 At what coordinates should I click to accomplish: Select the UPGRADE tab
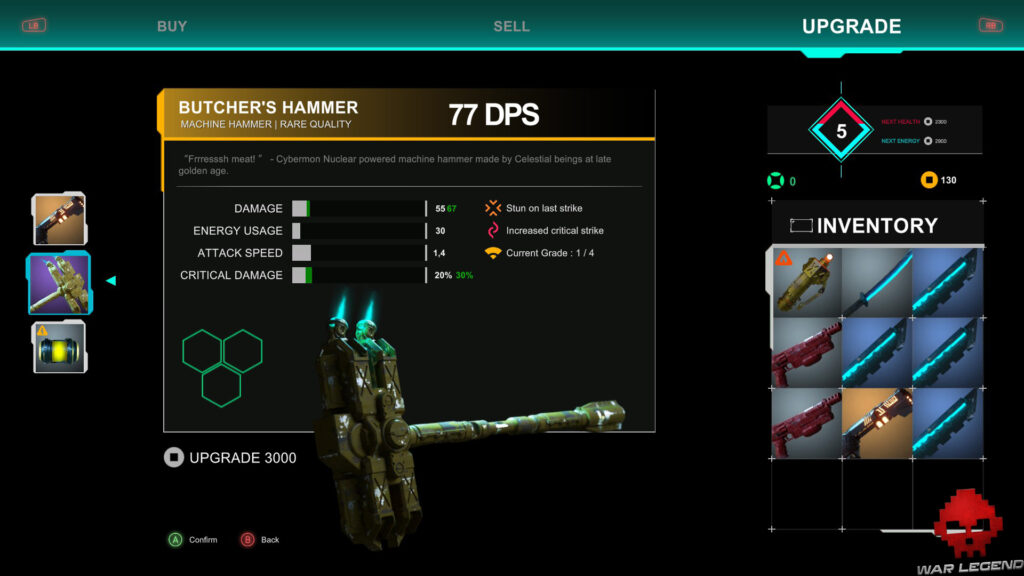851,26
